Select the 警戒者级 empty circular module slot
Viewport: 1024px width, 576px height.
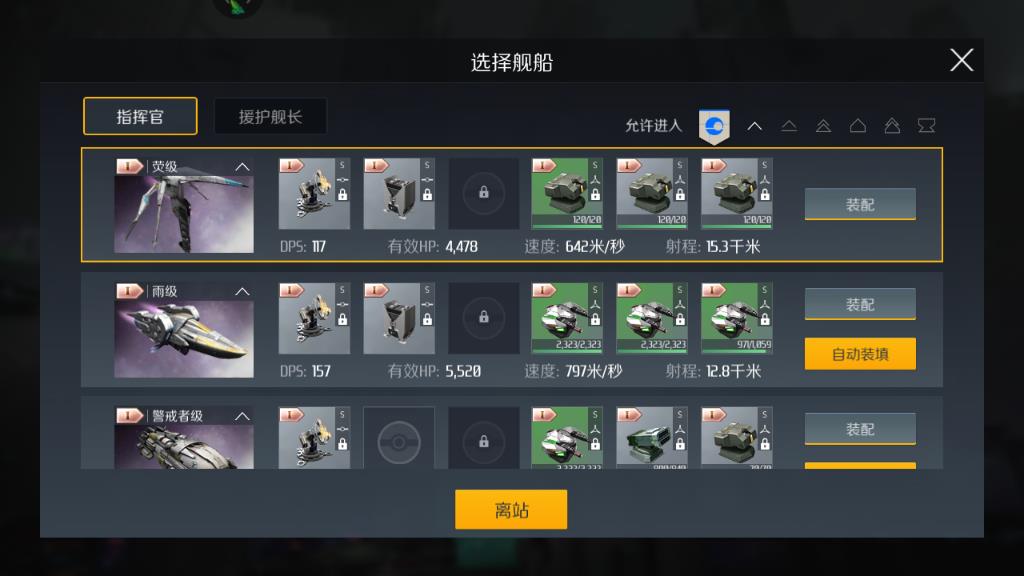399,438
